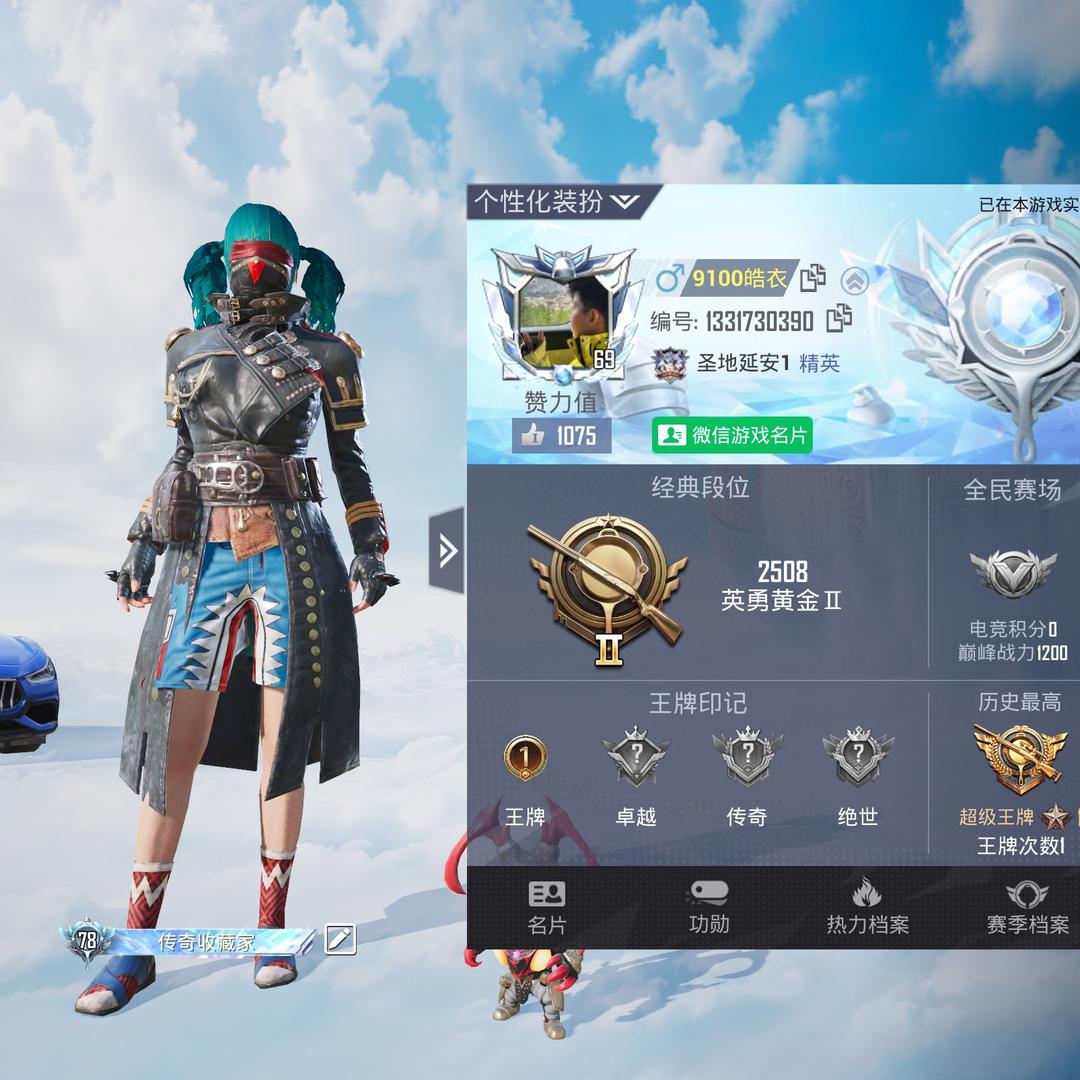Open the 赛季档案 tab
The image size is (1080, 1080).
click(1027, 907)
